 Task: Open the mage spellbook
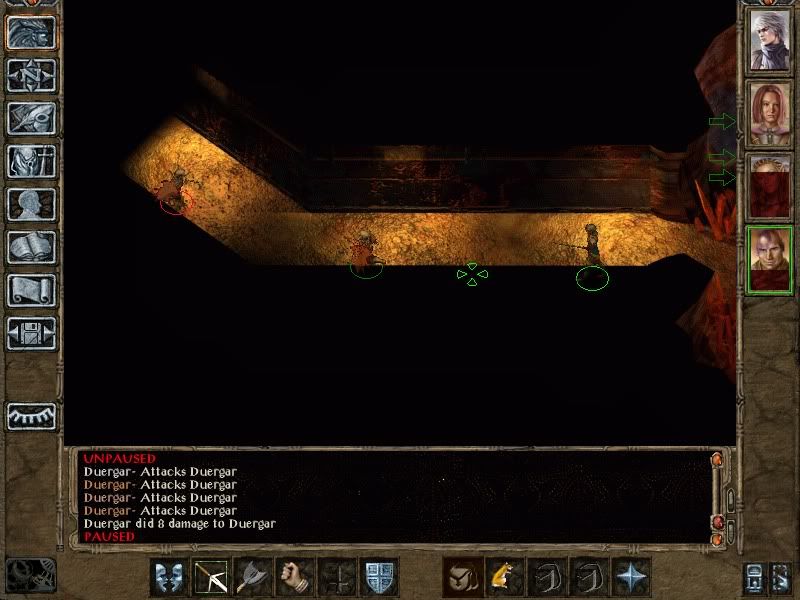[x=31, y=247]
